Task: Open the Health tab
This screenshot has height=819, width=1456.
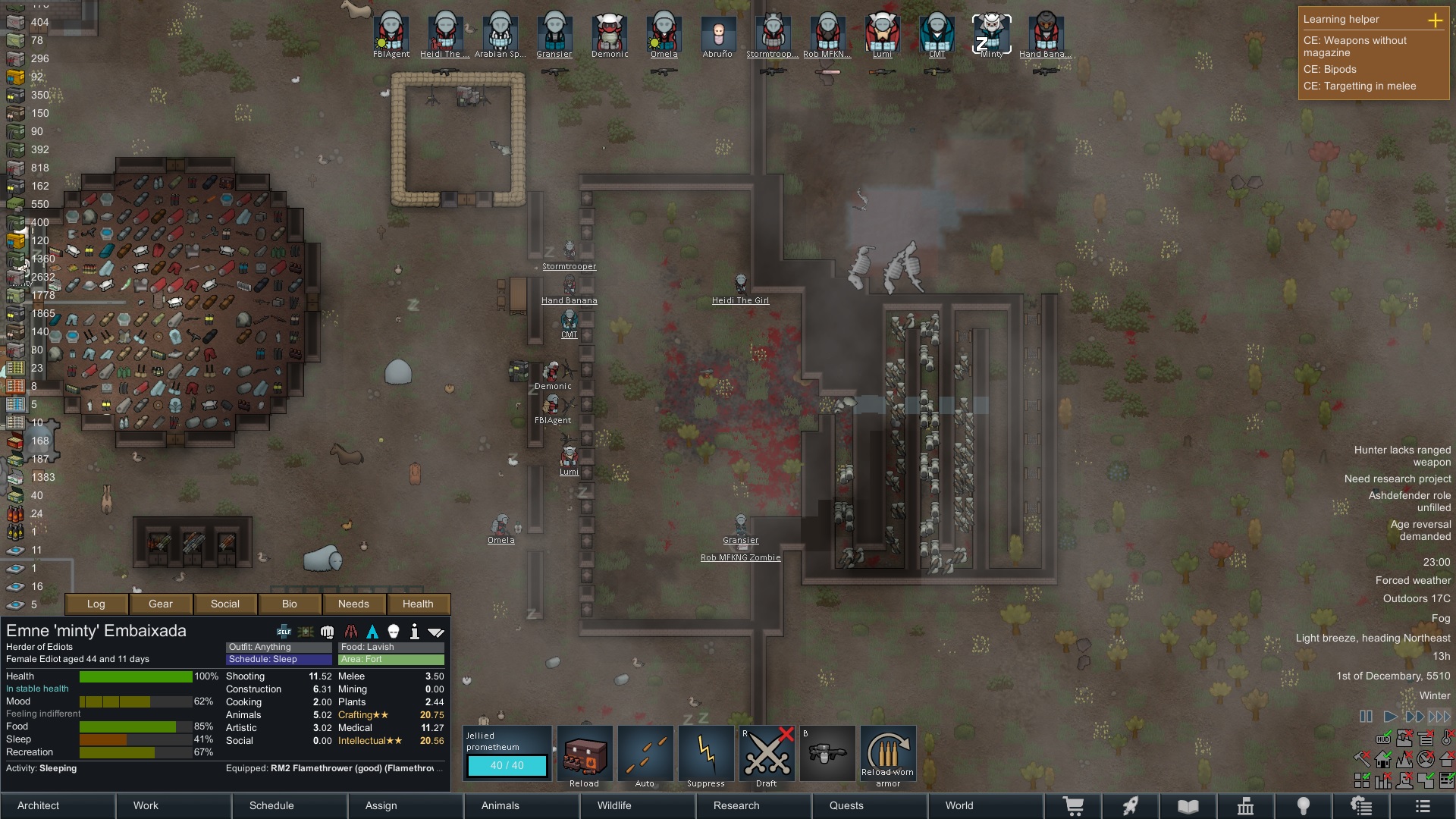Action: pyautogui.click(x=418, y=604)
